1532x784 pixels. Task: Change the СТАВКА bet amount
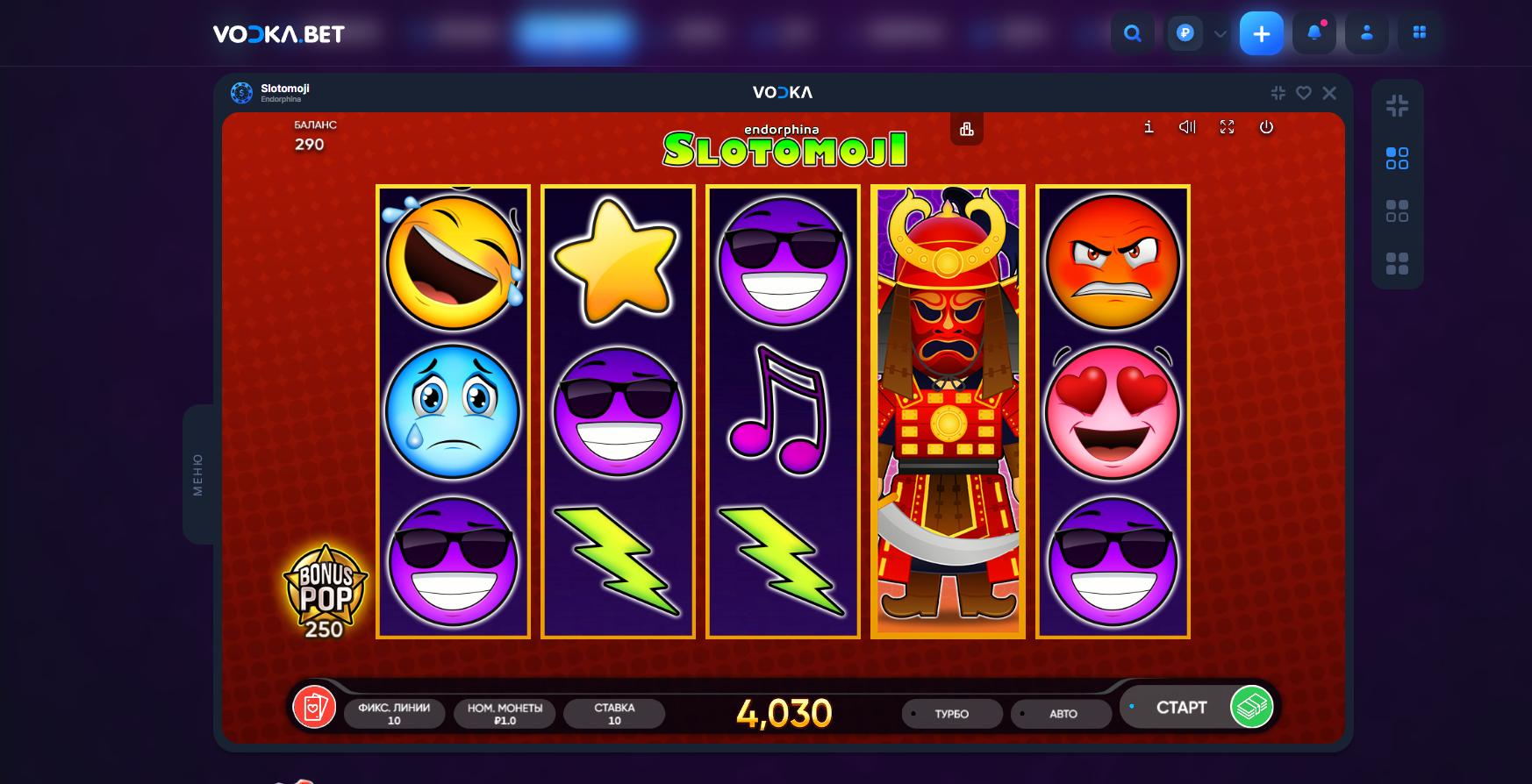coord(614,714)
